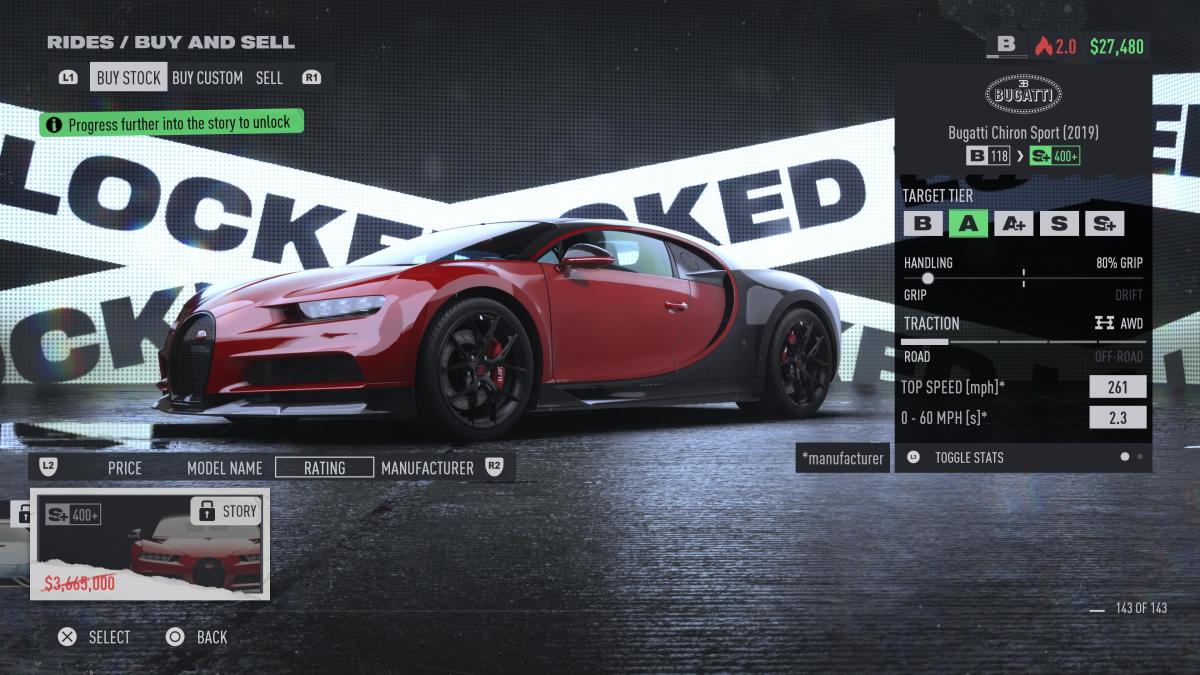Image resolution: width=1200 pixels, height=675 pixels.
Task: Choose target tier A
Action: pyautogui.click(x=967, y=223)
